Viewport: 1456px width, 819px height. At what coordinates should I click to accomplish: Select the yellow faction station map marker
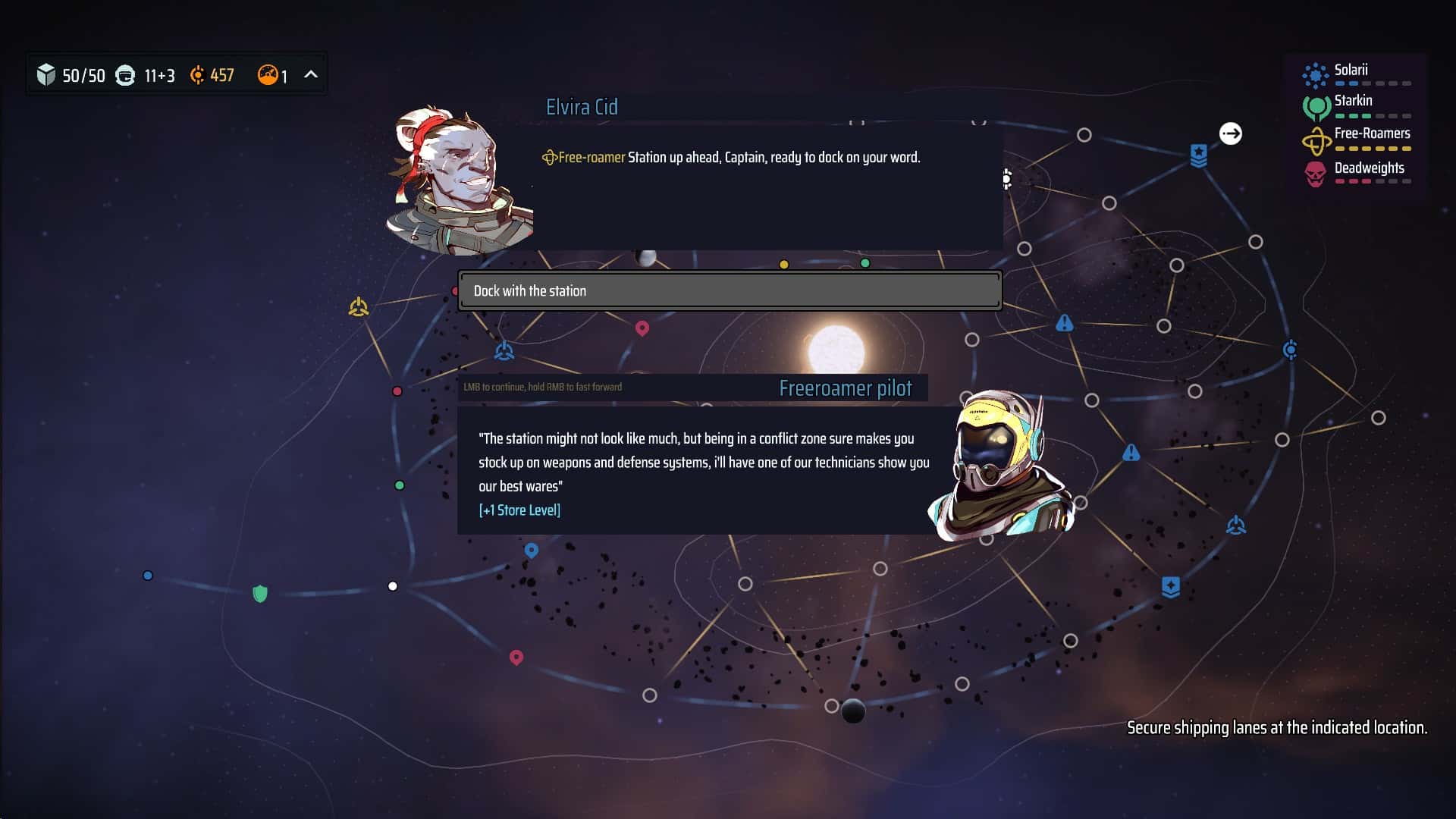click(359, 307)
